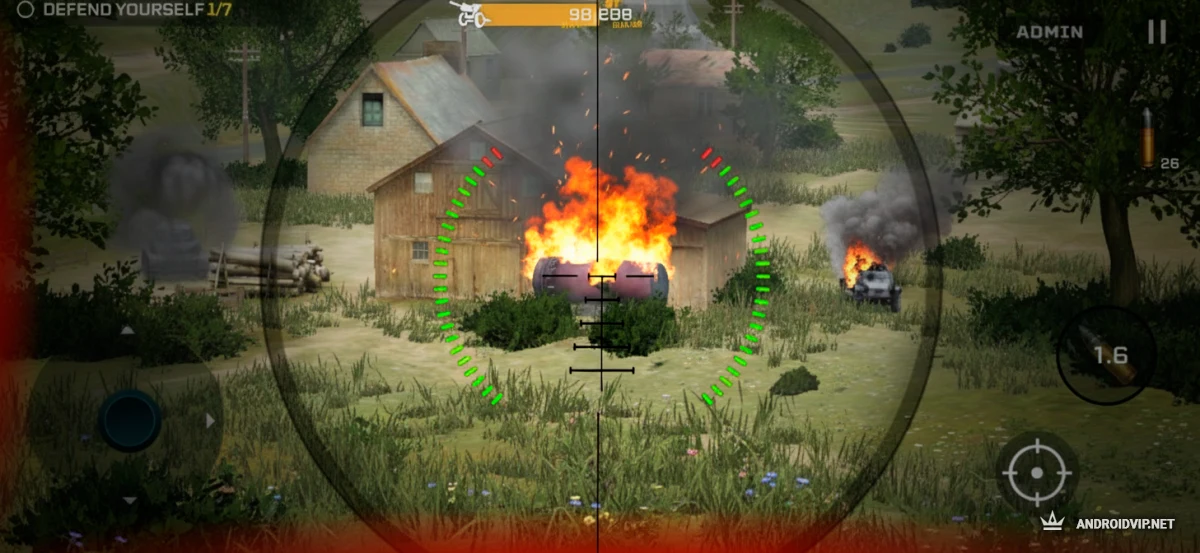Screen dimensions: 1200x553
Task: Toggle the crosshair scope view button
Action: (x=1036, y=472)
